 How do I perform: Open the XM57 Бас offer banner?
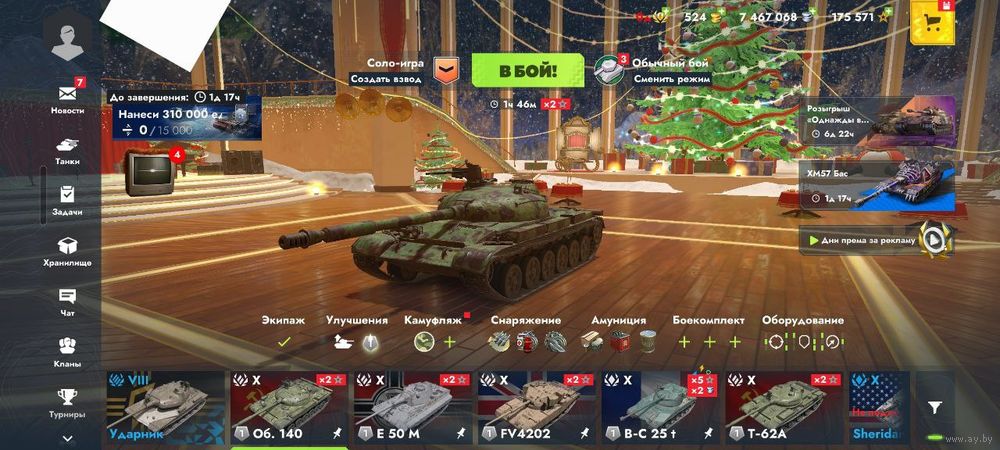point(880,186)
